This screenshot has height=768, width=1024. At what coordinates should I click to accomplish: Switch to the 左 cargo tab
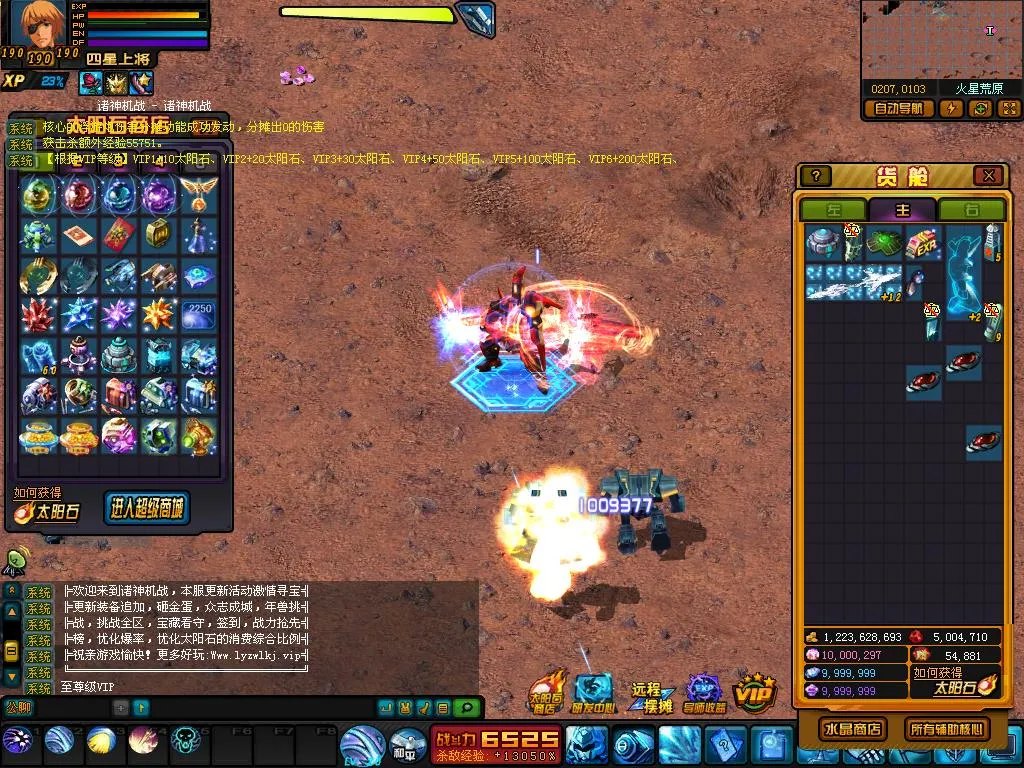pos(833,210)
